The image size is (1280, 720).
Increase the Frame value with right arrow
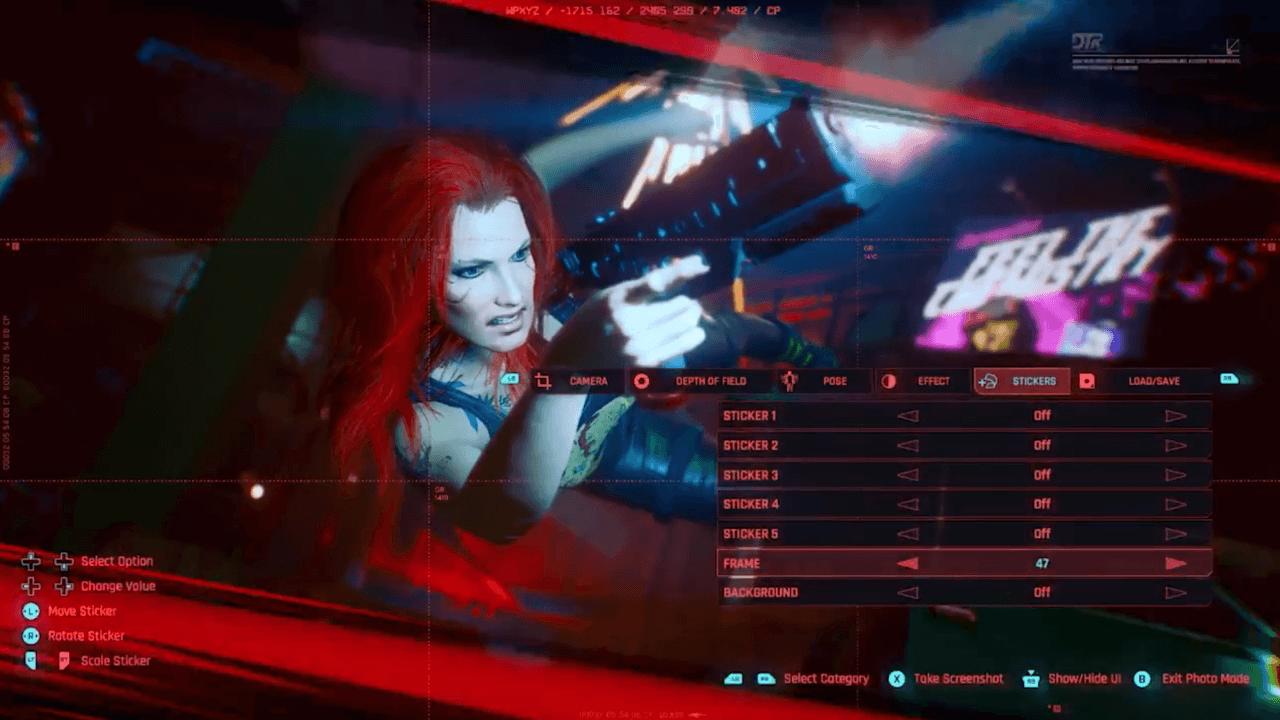tap(1175, 564)
